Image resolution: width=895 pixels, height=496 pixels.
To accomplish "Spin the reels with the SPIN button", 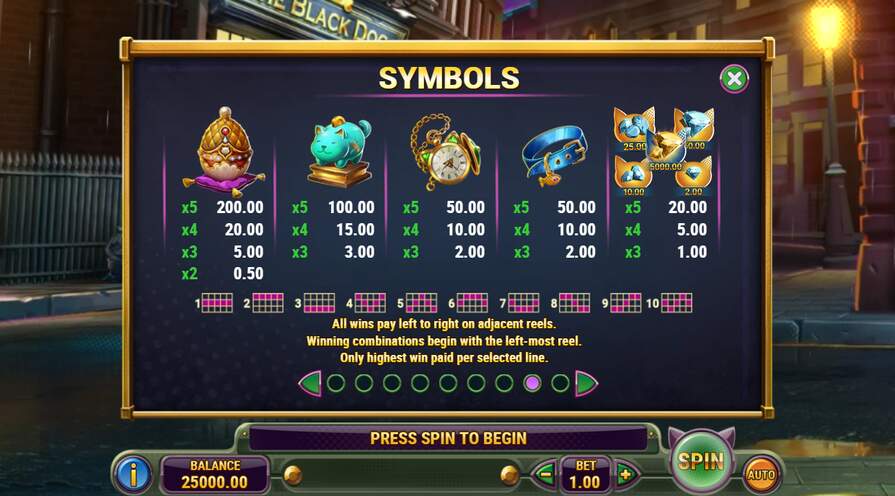I will (x=700, y=461).
